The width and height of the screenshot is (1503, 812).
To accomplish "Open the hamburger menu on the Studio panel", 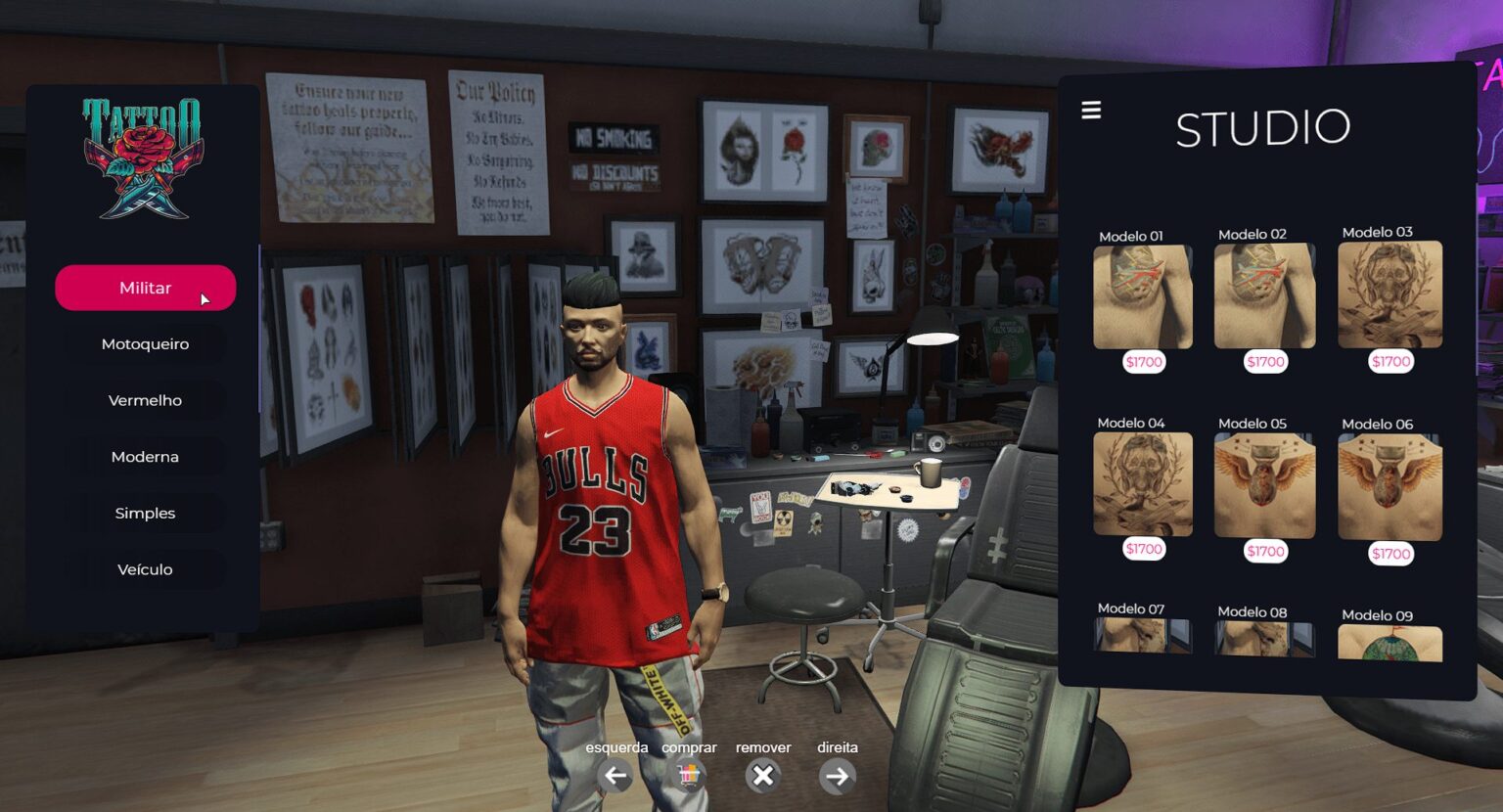I will pos(1090,110).
